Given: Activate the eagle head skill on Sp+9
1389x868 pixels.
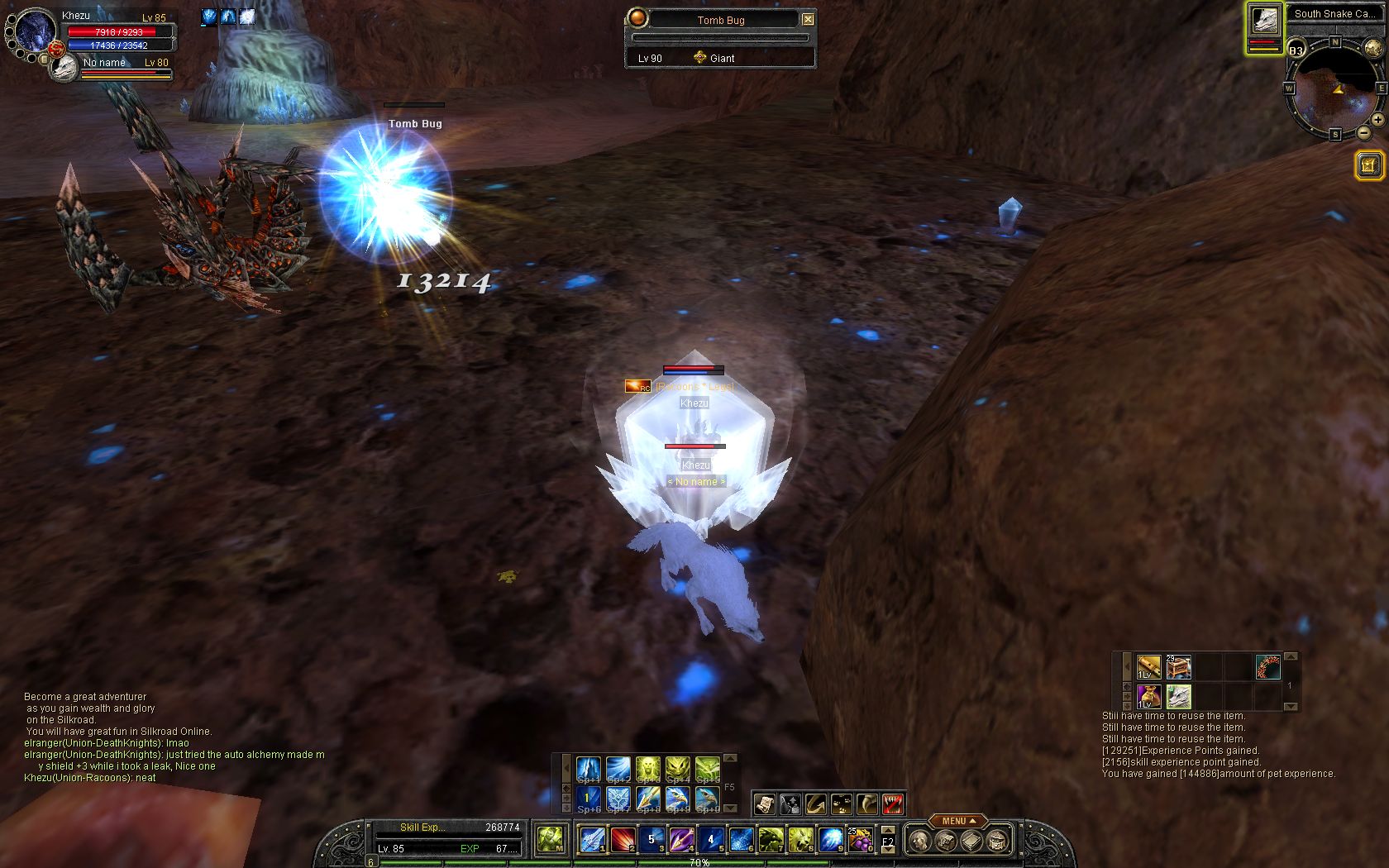Looking at the screenshot, I should pyautogui.click(x=678, y=799).
